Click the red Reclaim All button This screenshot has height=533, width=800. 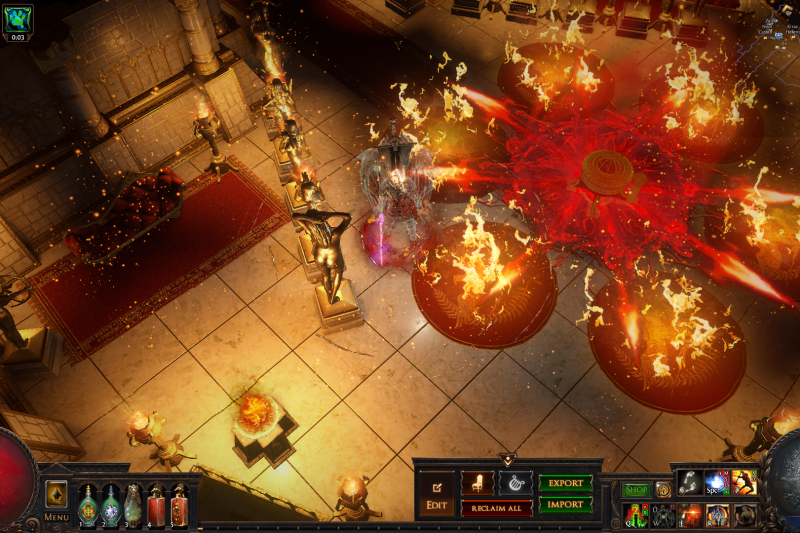click(x=496, y=508)
